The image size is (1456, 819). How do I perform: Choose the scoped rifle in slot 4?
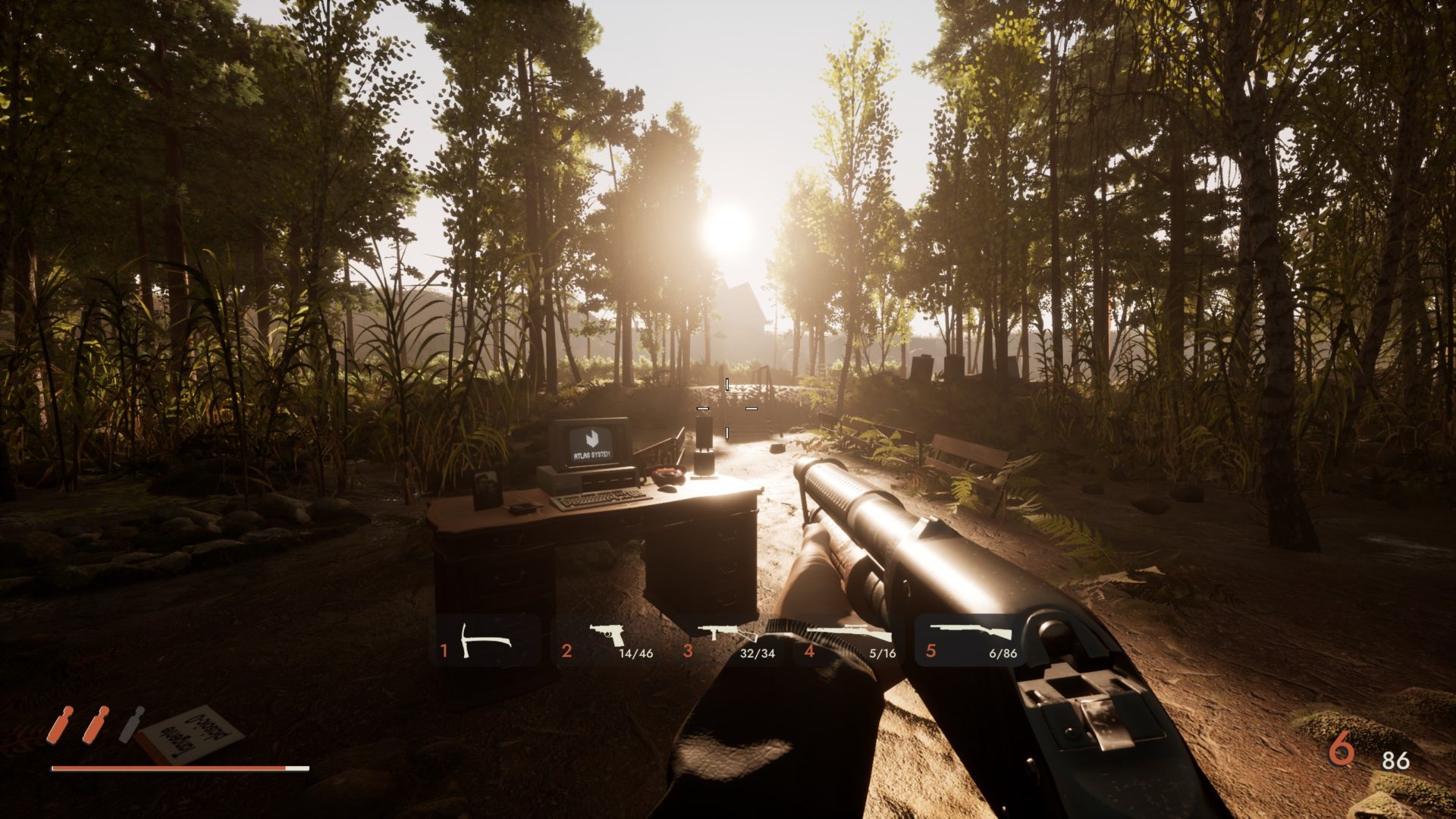pyautogui.click(x=849, y=642)
